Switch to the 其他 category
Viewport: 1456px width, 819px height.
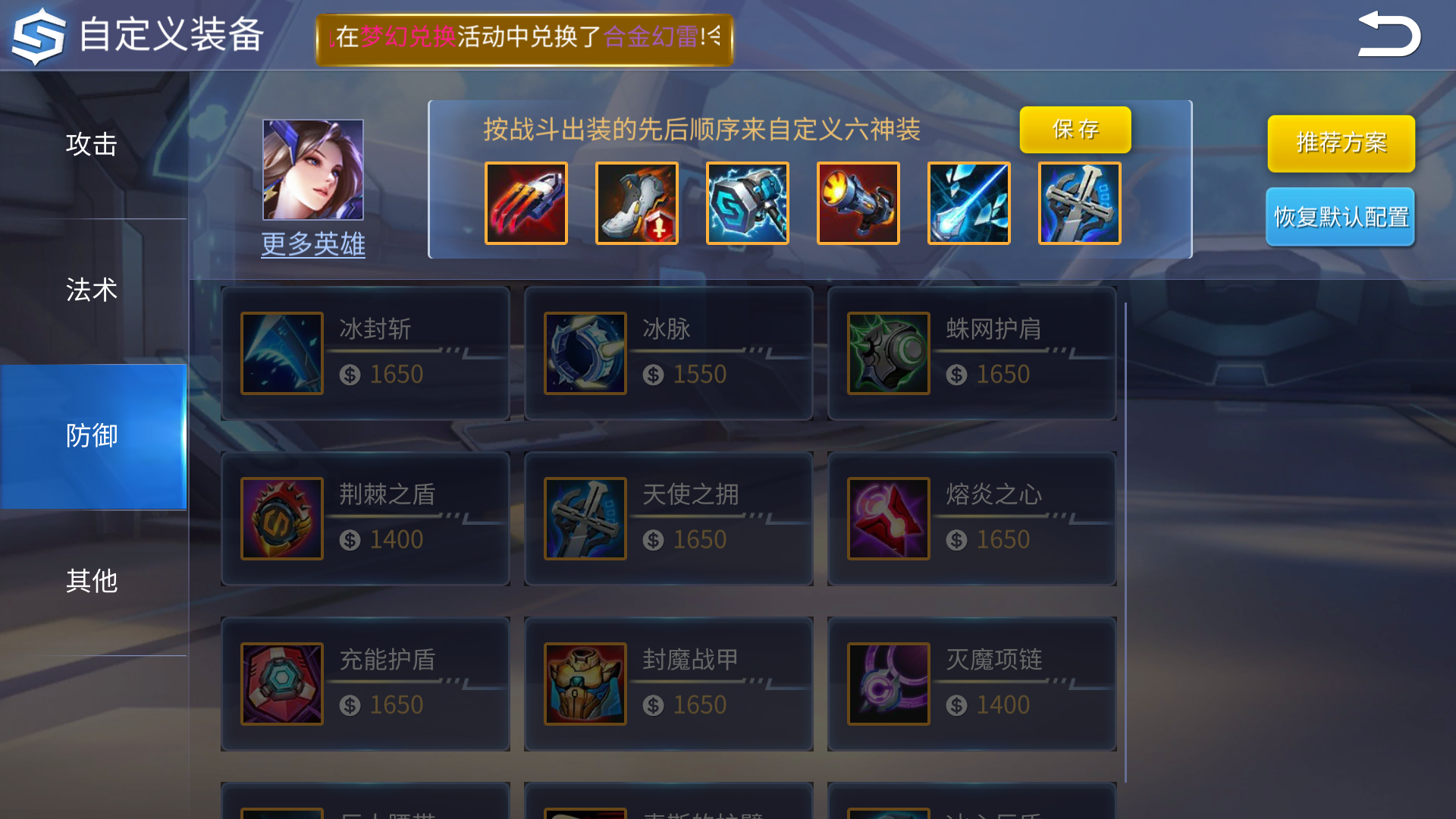(91, 582)
